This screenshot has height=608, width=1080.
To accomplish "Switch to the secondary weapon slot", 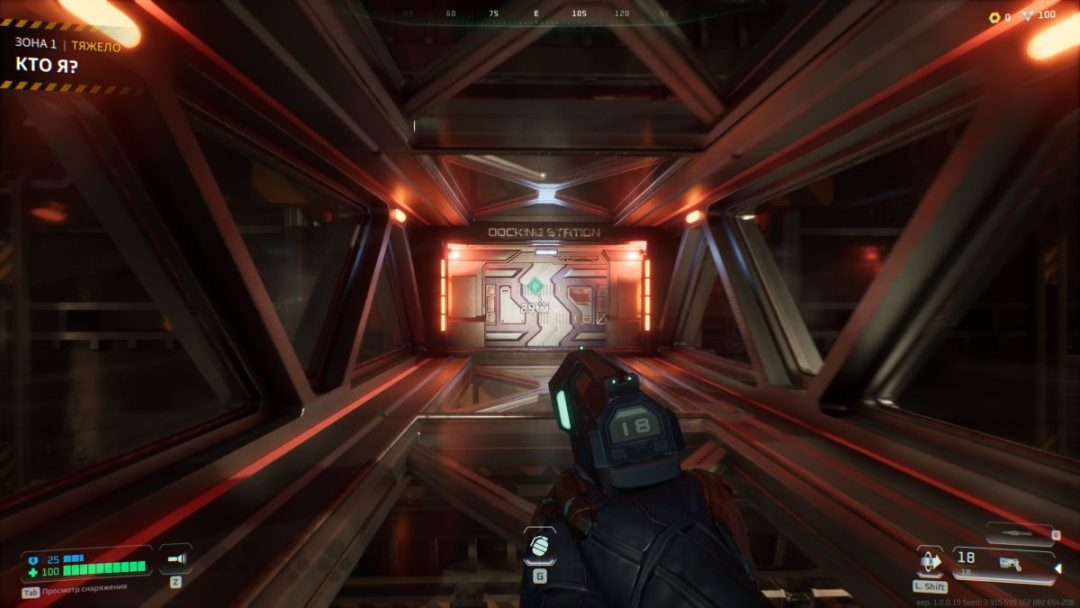I will (x=1018, y=533).
